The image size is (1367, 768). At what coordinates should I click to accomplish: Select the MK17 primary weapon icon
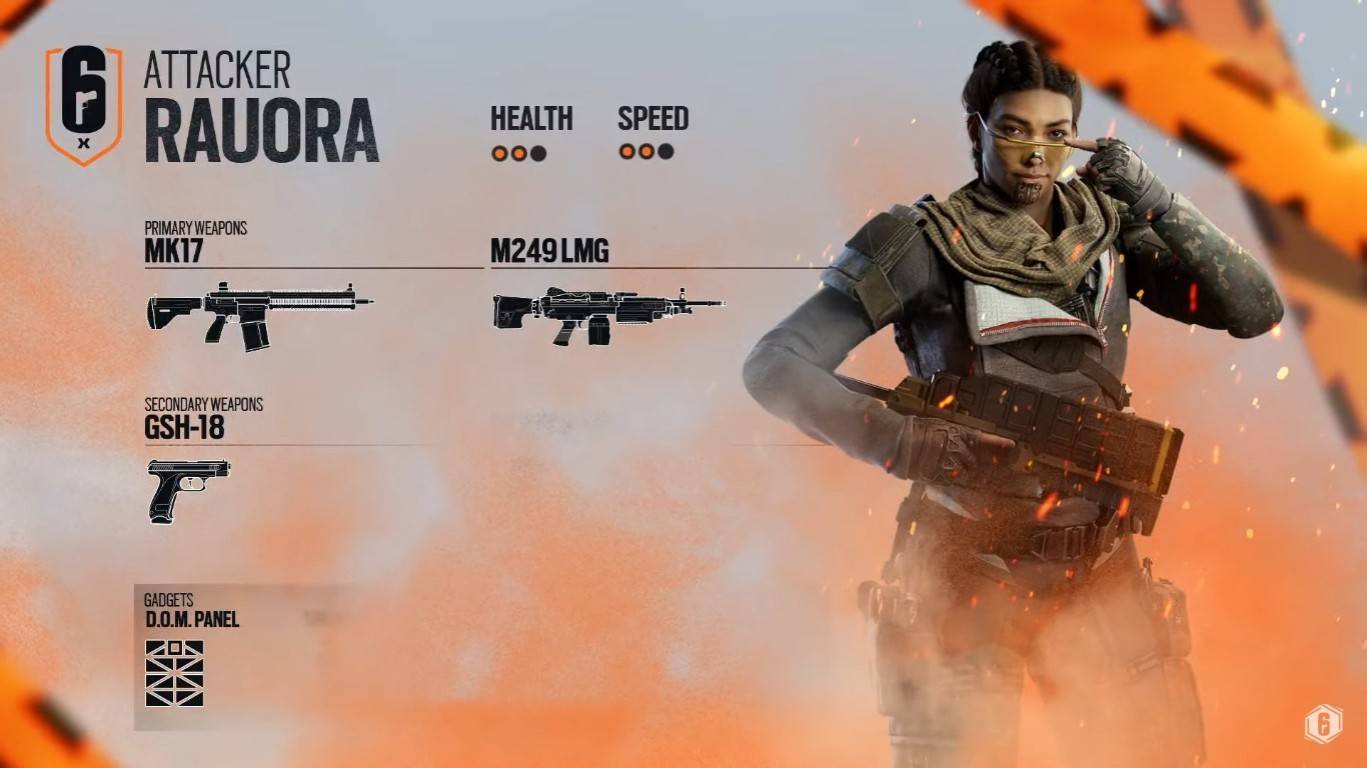click(x=259, y=315)
